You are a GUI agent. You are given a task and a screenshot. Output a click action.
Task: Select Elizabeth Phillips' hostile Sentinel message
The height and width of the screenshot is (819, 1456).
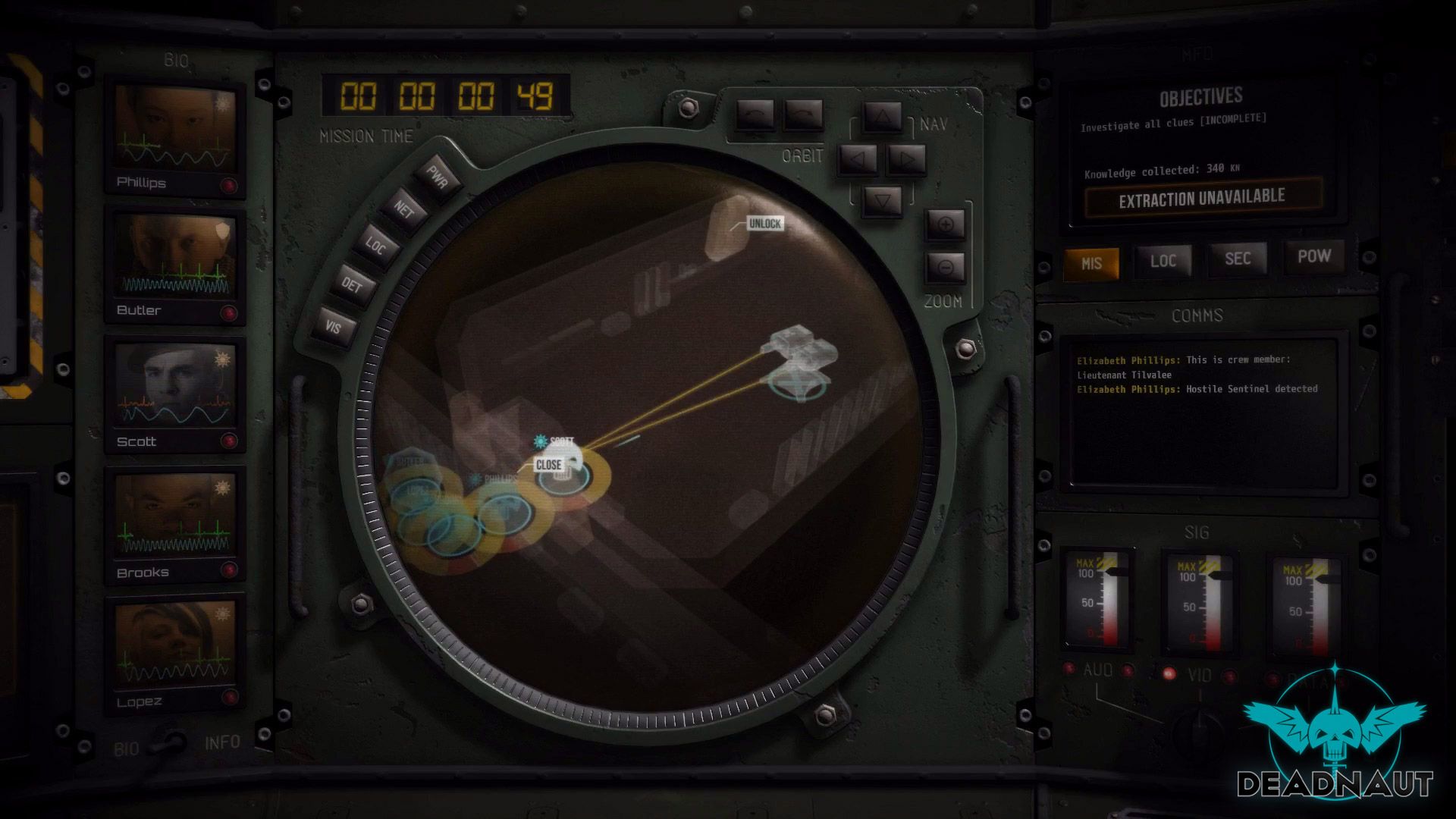tap(1197, 388)
